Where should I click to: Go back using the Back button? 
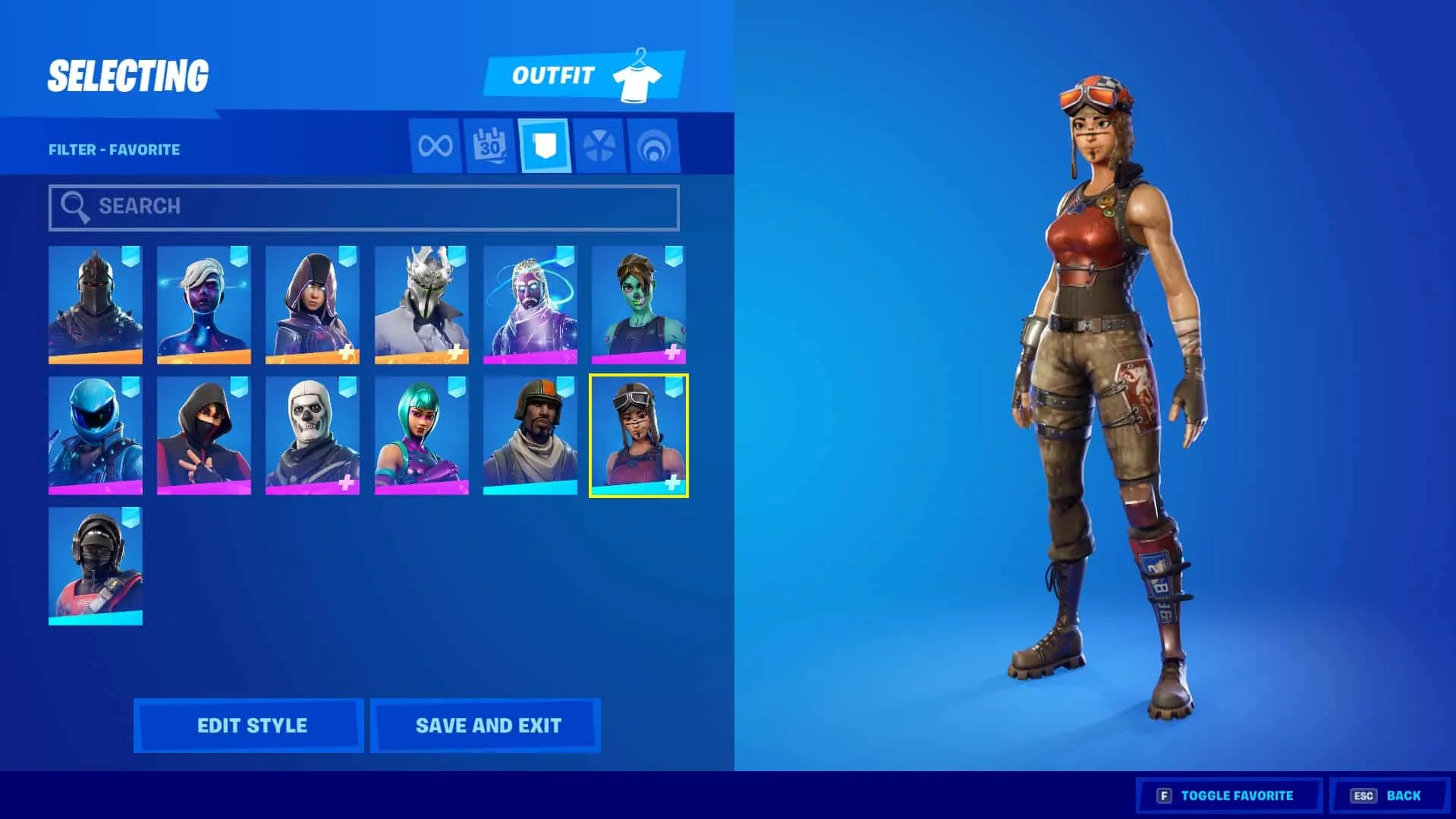pyautogui.click(x=1388, y=795)
